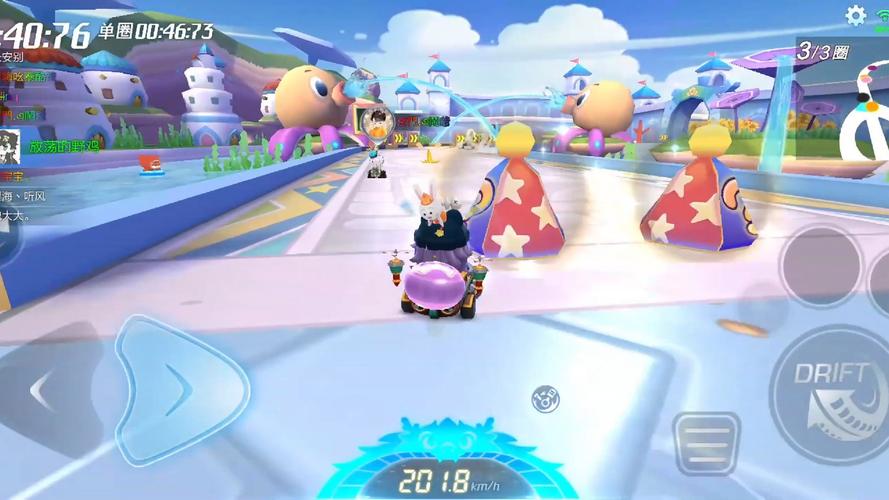Activate the empty round item button
Image resolution: width=889 pixels, height=500 pixels.
point(819,265)
